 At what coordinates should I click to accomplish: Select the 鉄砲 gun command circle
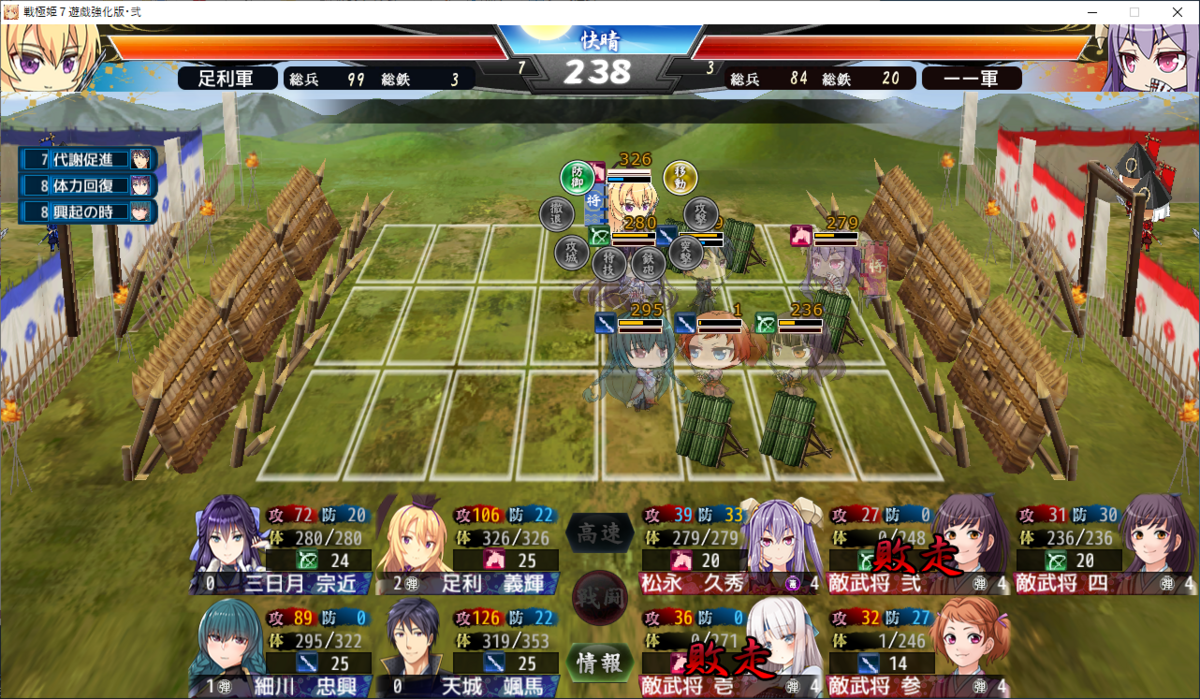(647, 263)
